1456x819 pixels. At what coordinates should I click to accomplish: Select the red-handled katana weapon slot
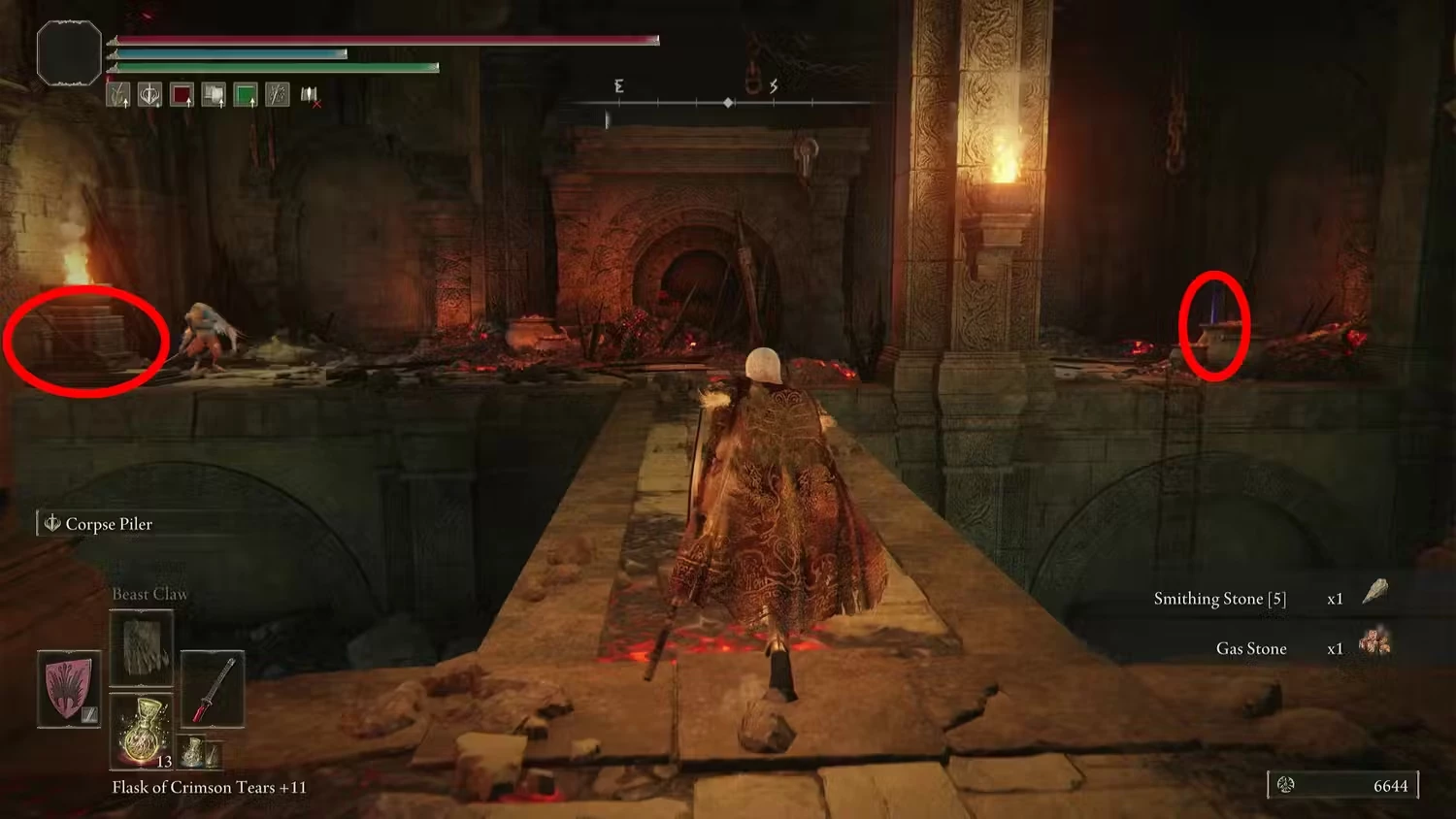tap(213, 690)
